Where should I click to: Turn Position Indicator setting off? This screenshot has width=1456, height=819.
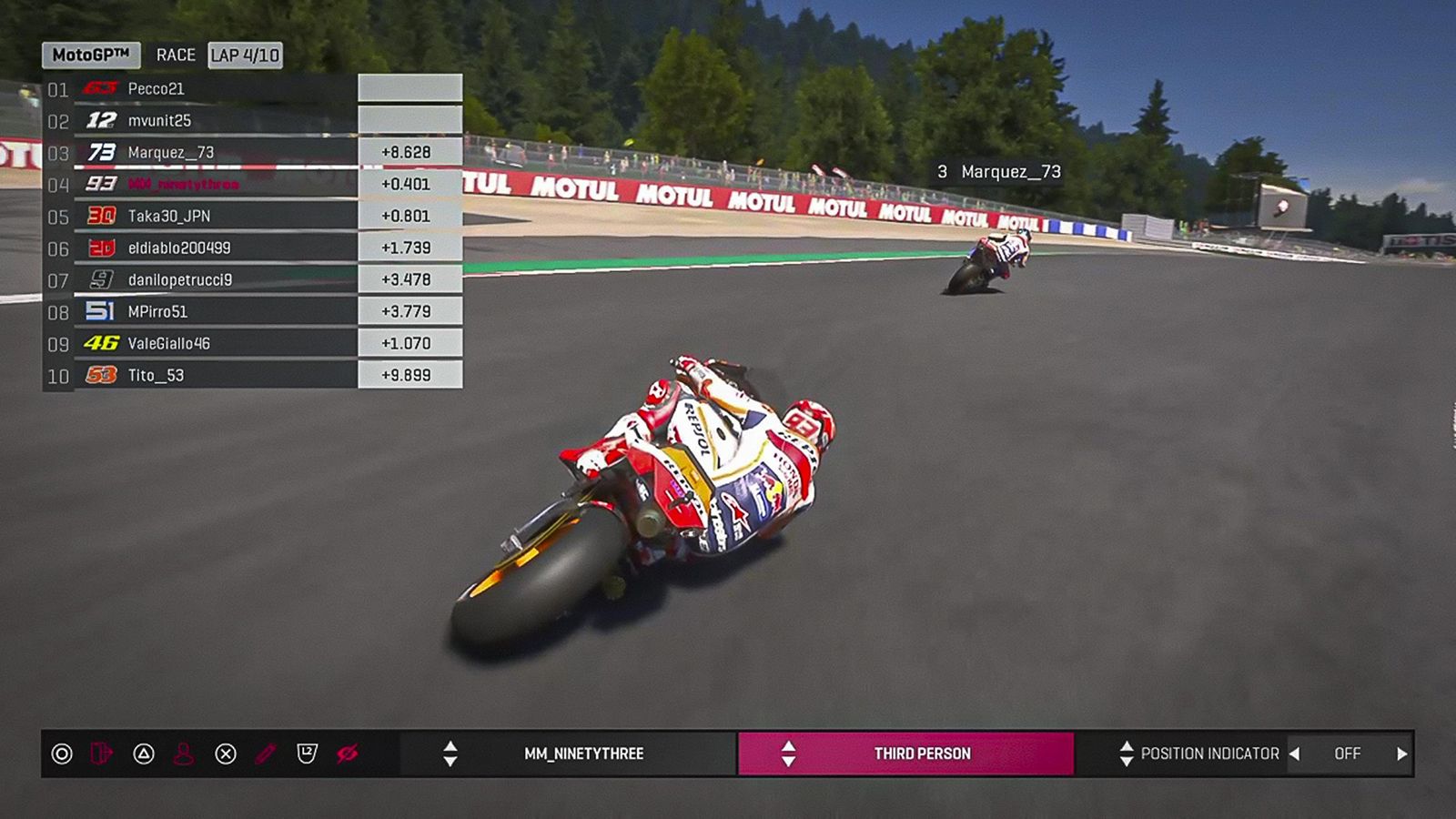1347,753
